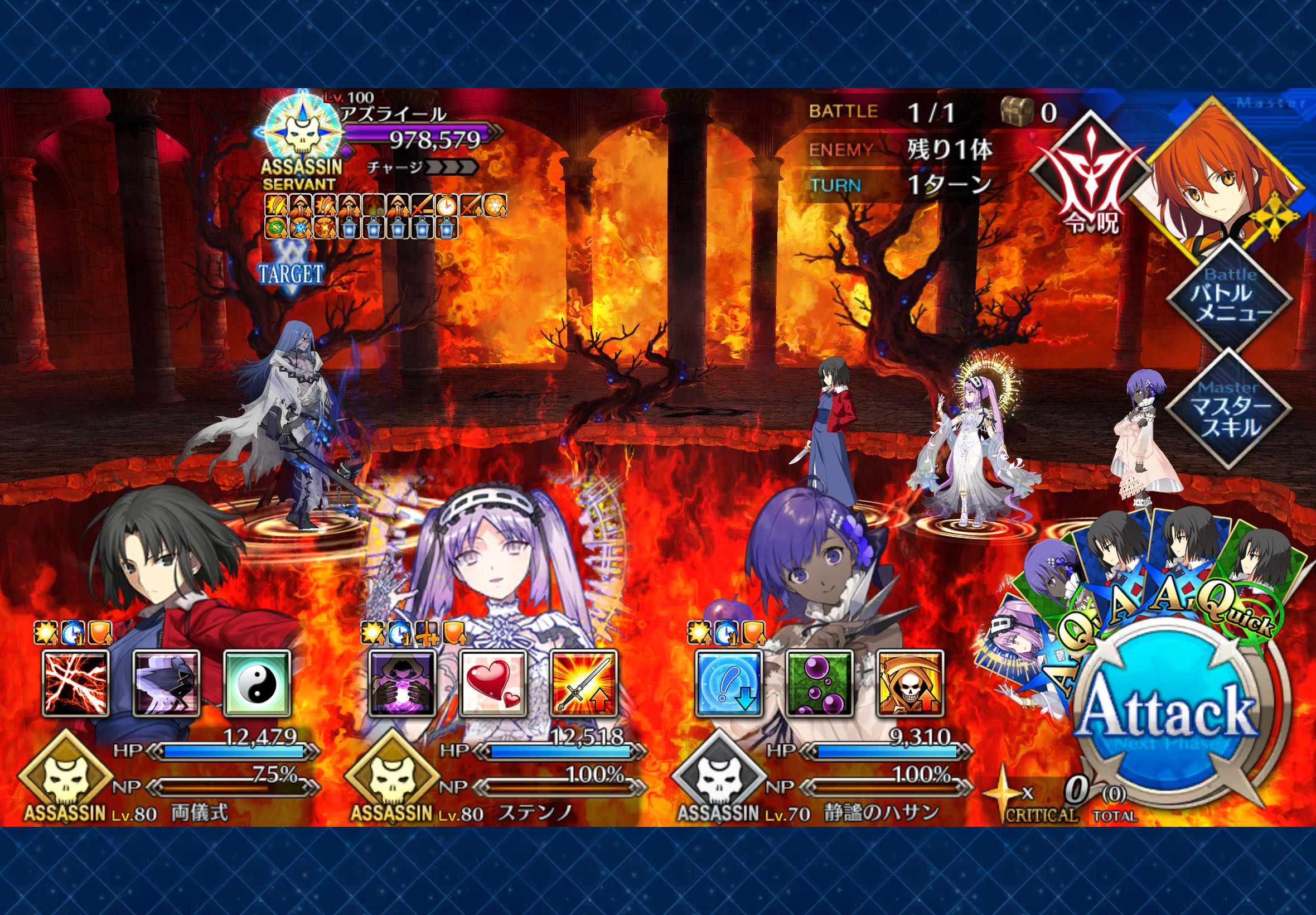Show Ryougi Shiki's status buff icons

(72, 633)
